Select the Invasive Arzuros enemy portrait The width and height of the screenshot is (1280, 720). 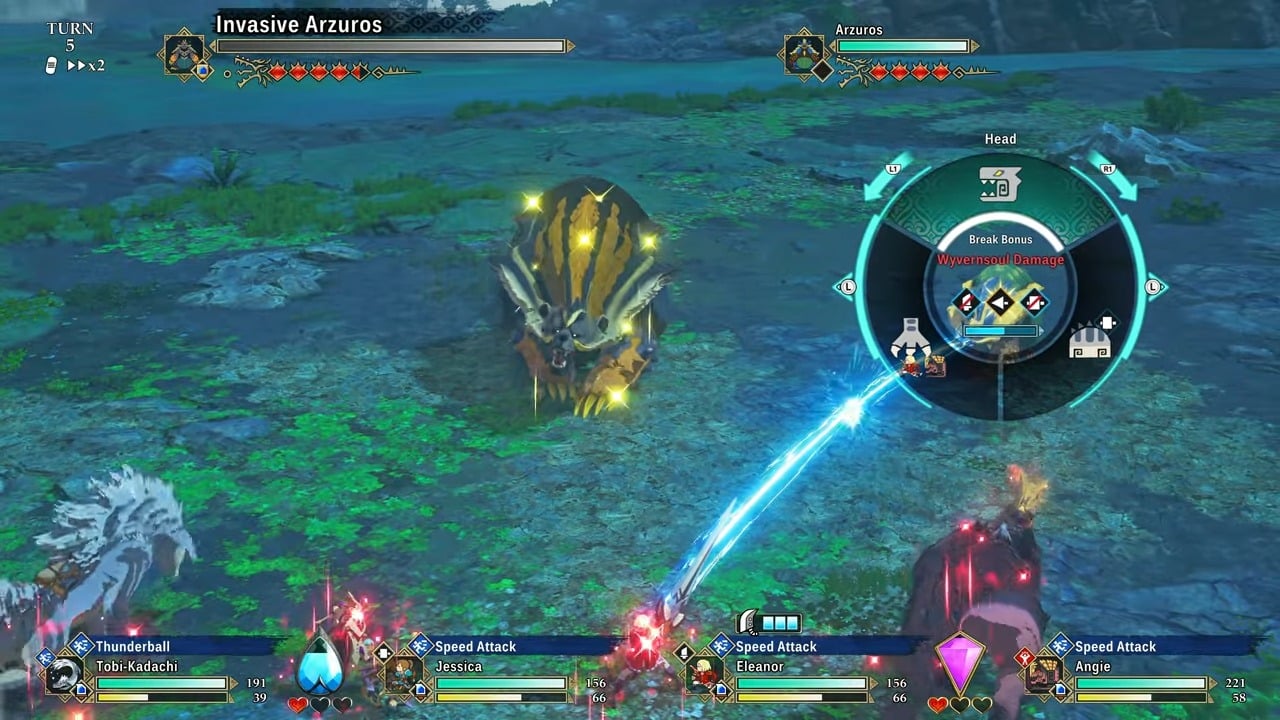tap(185, 54)
